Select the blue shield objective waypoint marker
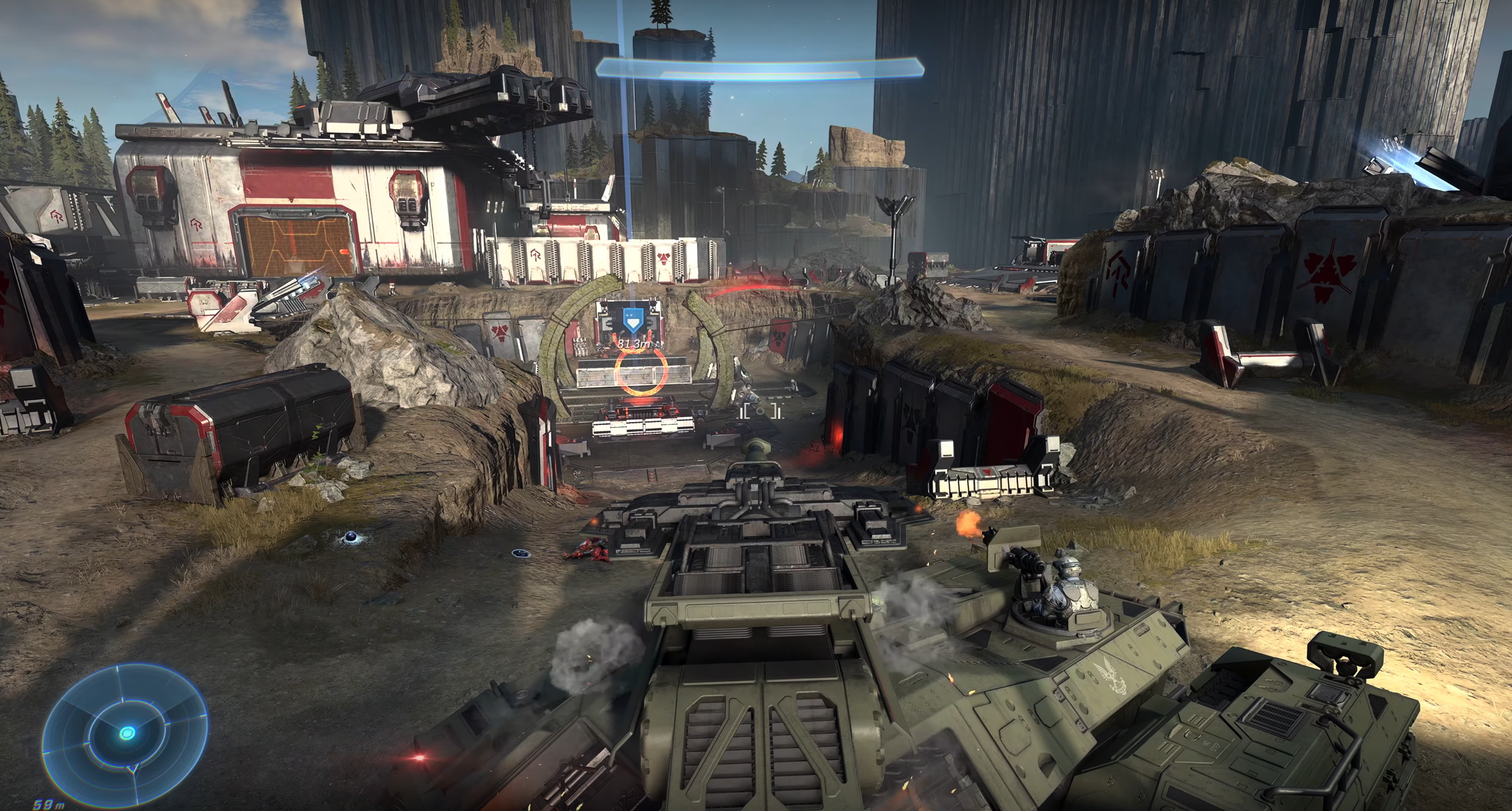This screenshot has height=811, width=1512. pyautogui.click(x=630, y=321)
